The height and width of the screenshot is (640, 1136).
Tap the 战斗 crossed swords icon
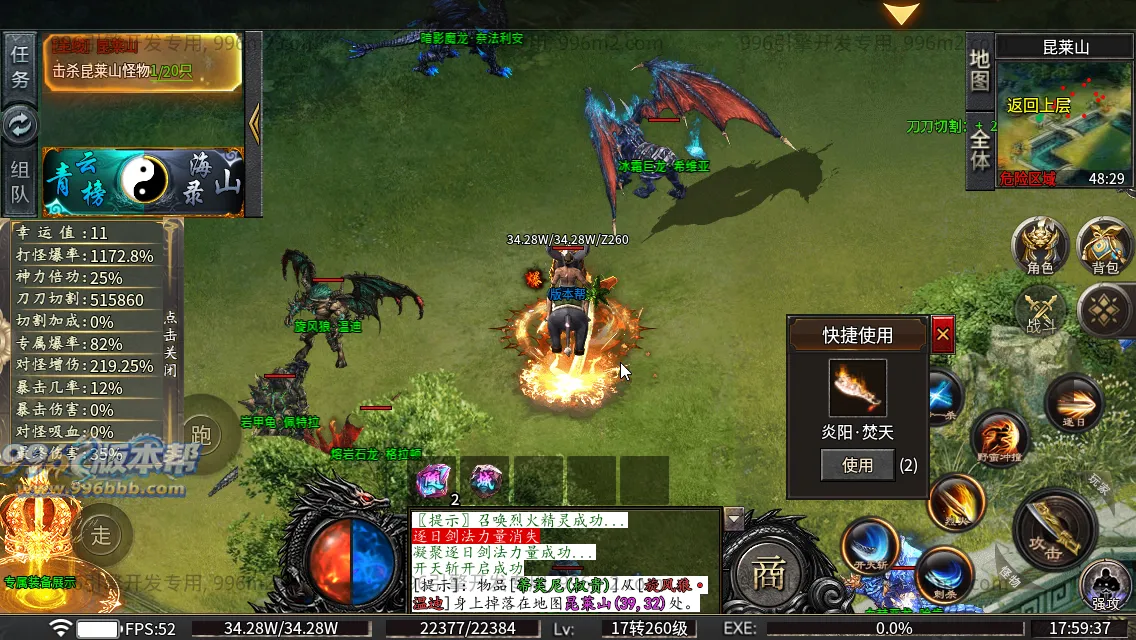coord(1040,309)
